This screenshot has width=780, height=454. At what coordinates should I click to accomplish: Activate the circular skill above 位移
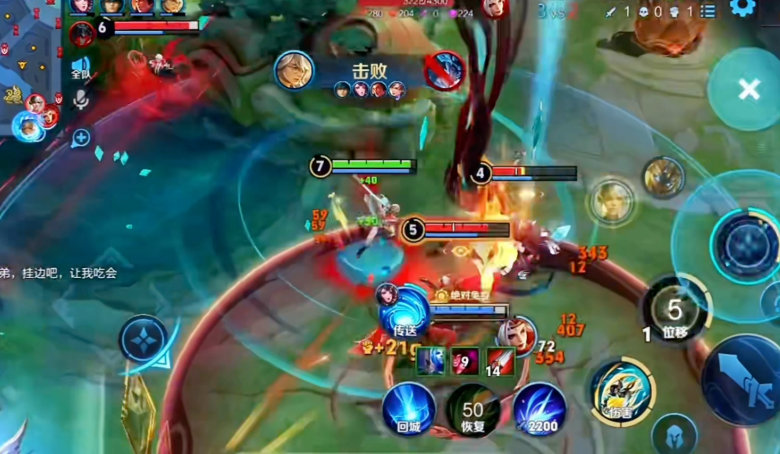click(x=741, y=243)
